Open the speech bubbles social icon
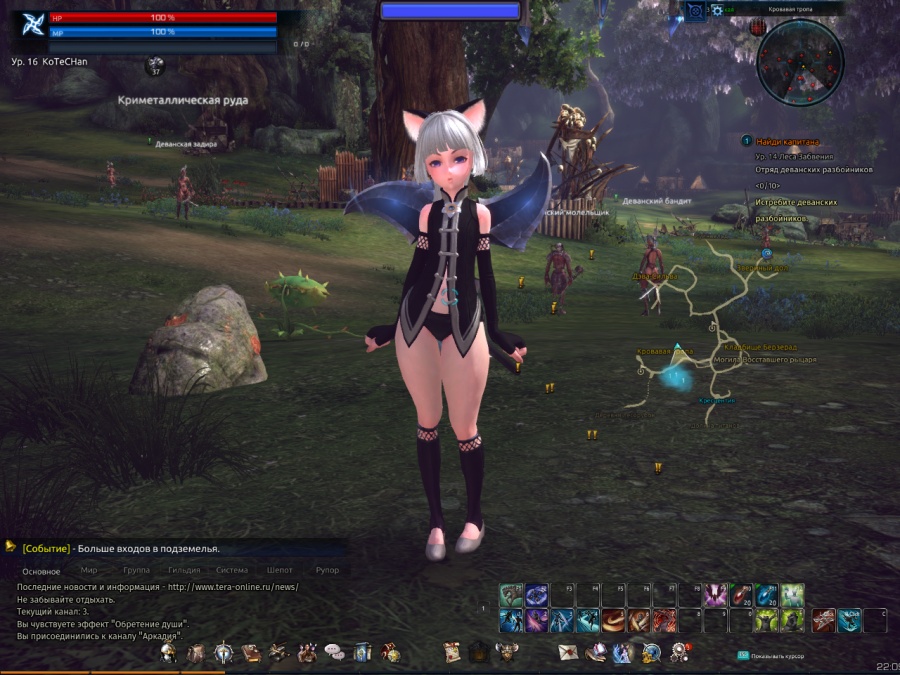Image resolution: width=900 pixels, height=675 pixels. [334, 653]
